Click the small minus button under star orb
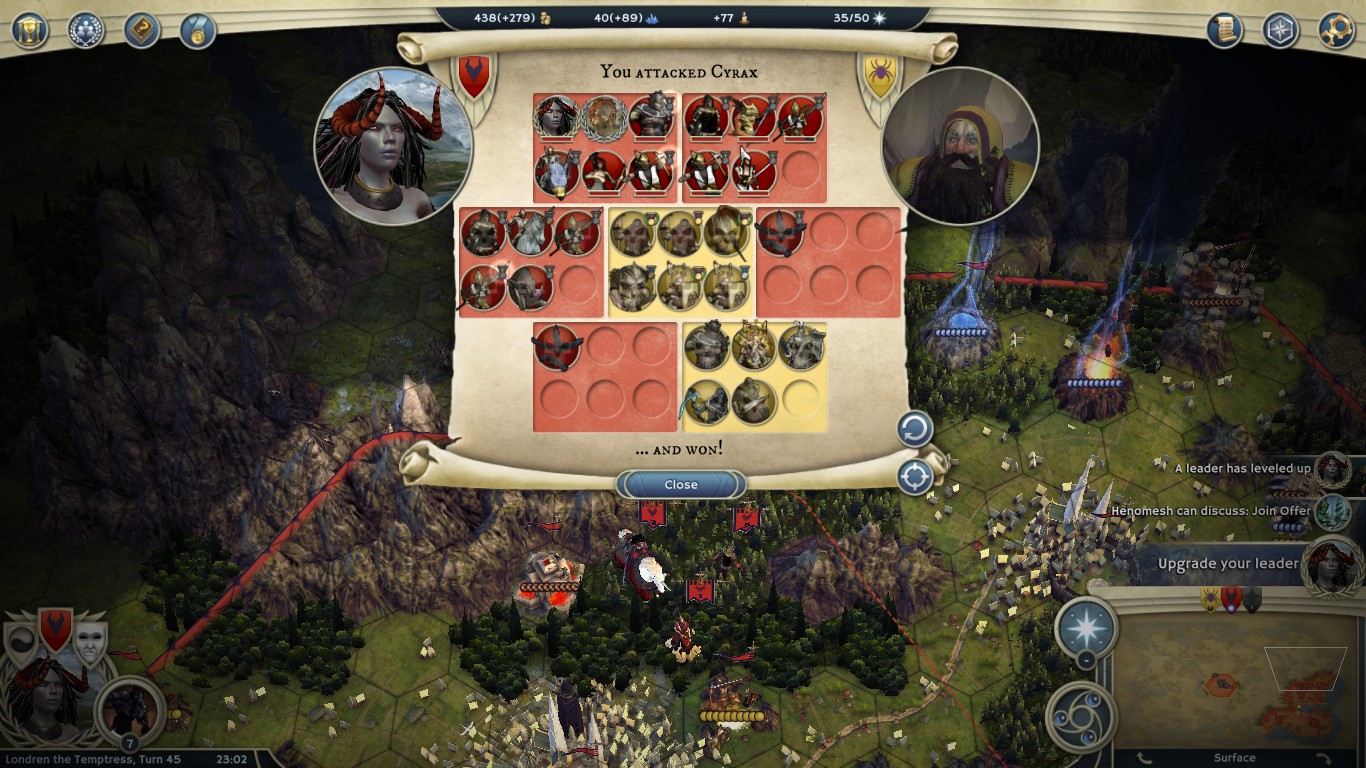 click(1086, 661)
